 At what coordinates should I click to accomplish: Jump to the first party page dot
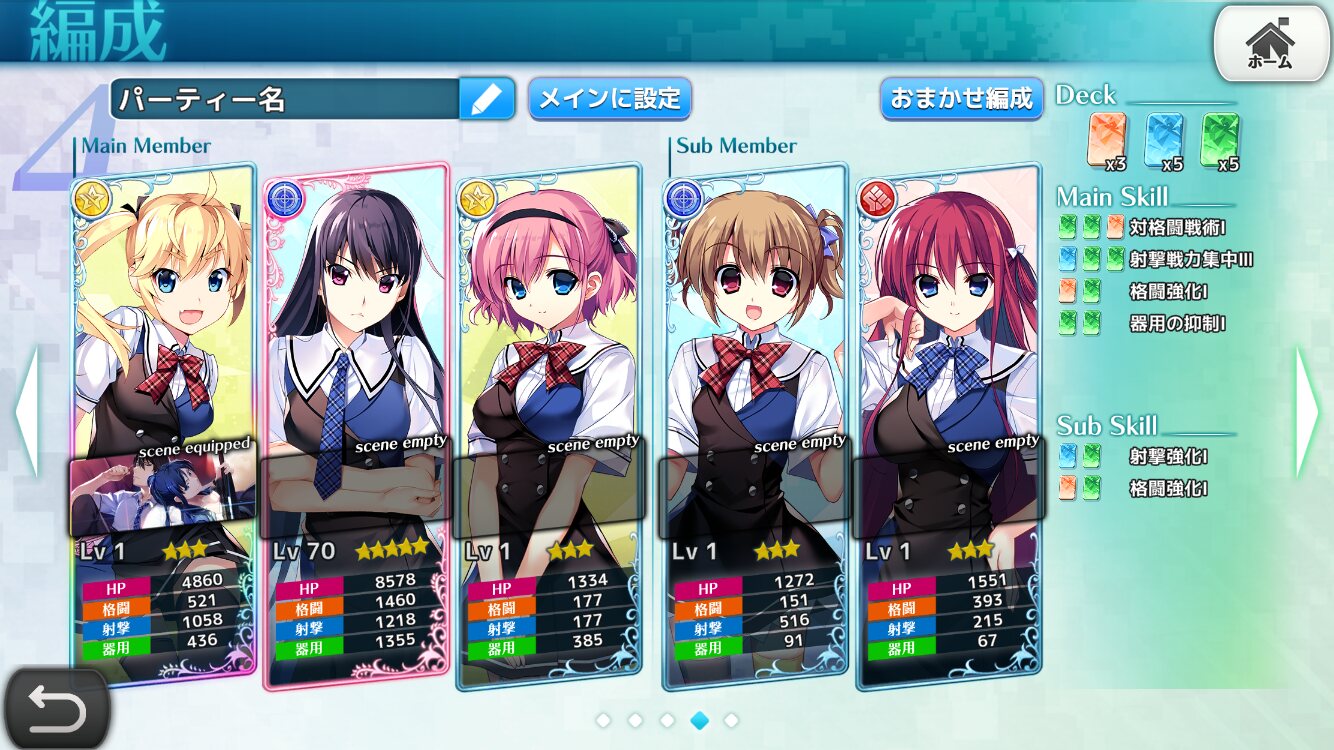click(603, 720)
